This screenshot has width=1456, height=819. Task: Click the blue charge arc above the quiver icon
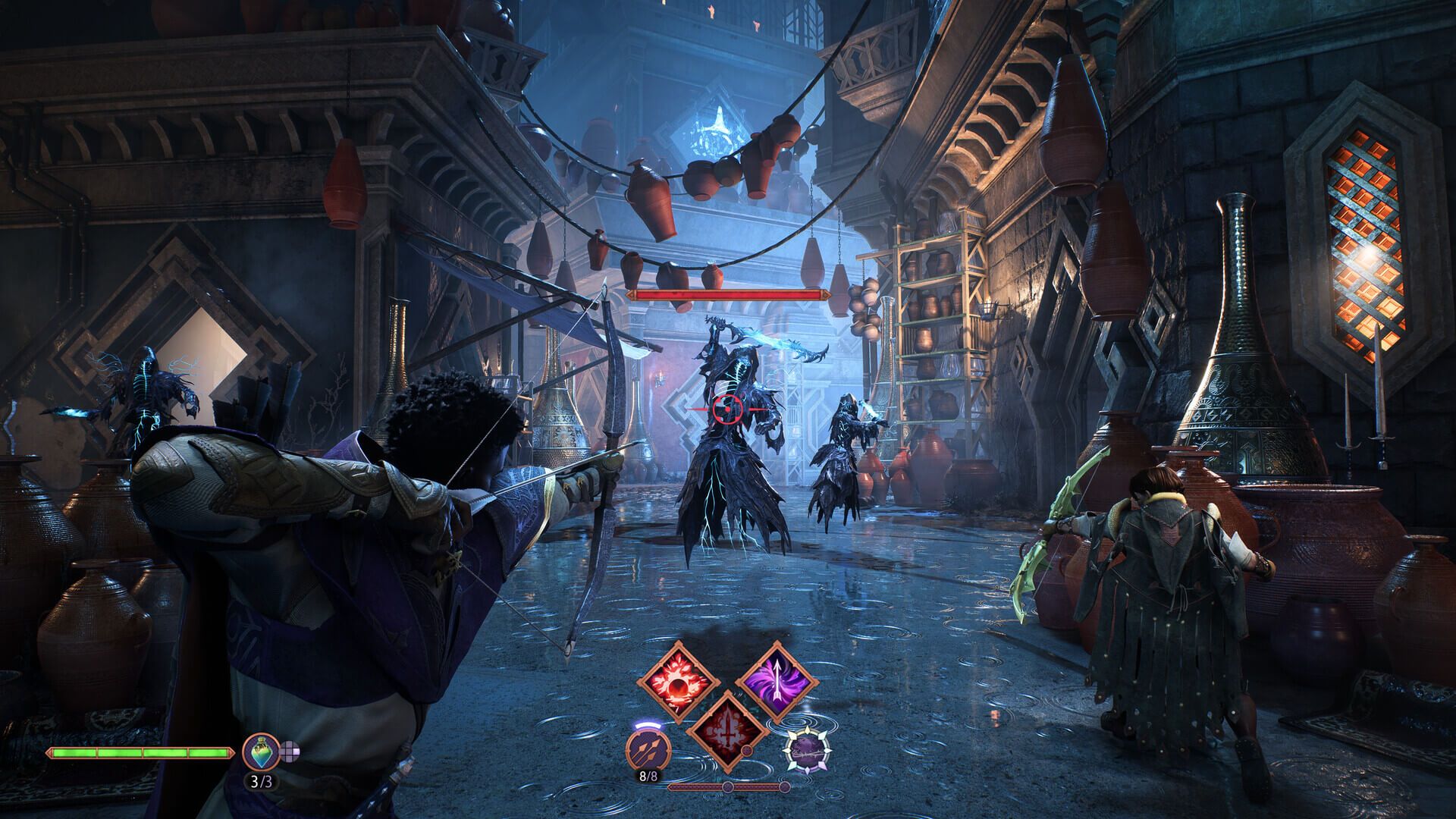coord(648,725)
